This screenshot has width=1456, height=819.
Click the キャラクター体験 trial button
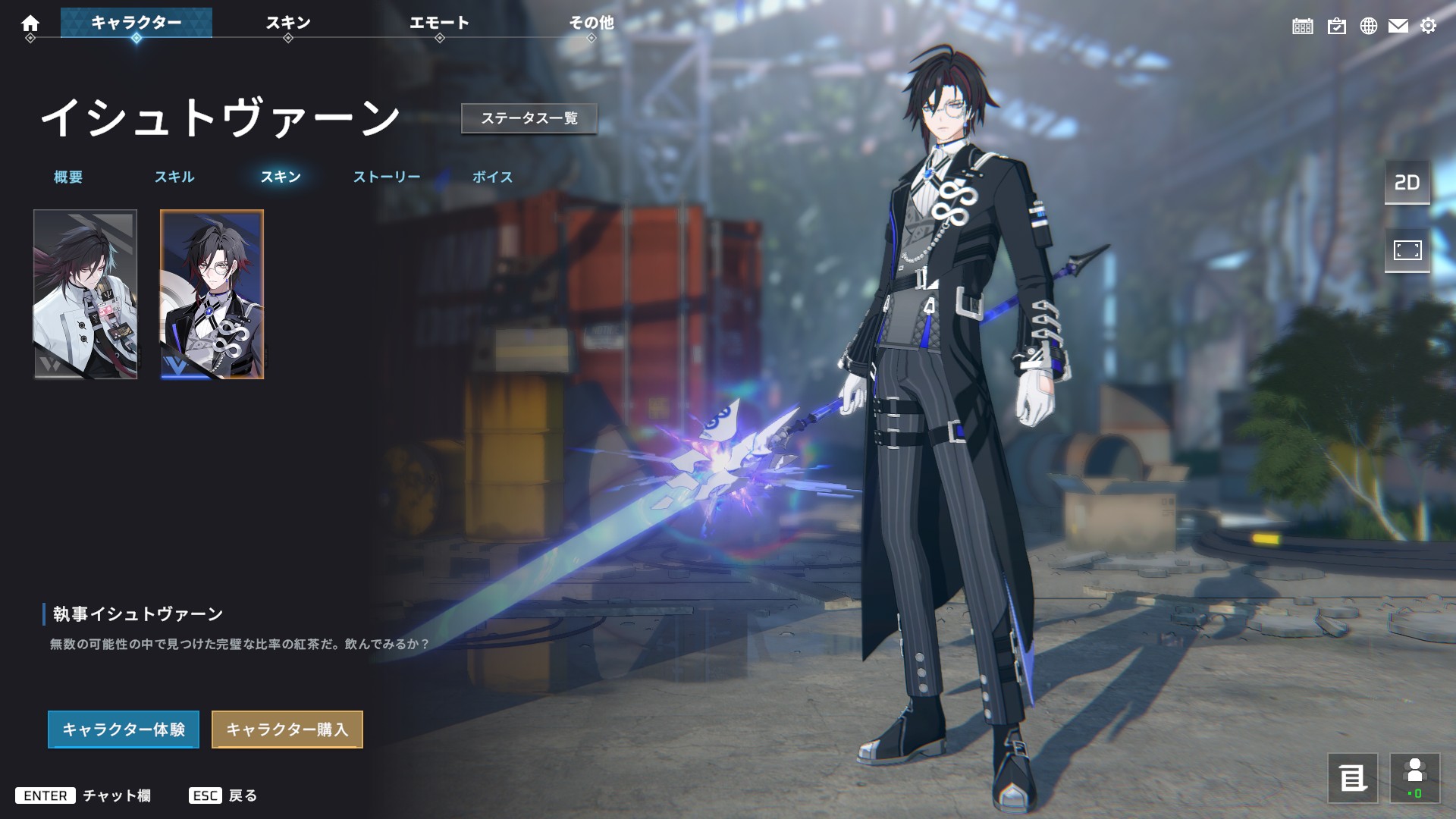pos(124,730)
